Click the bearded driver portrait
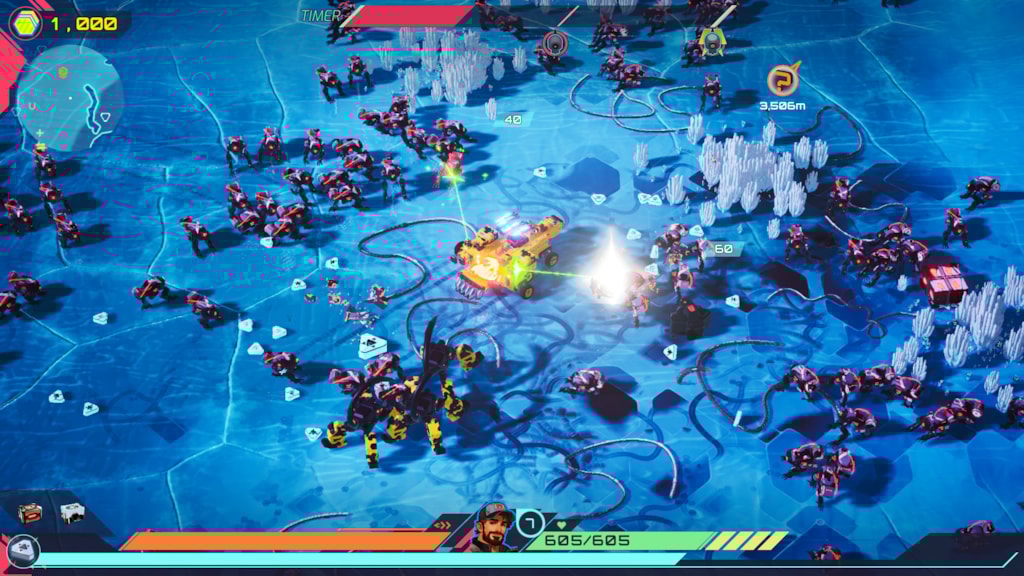Image resolution: width=1024 pixels, height=576 pixels. click(x=493, y=526)
